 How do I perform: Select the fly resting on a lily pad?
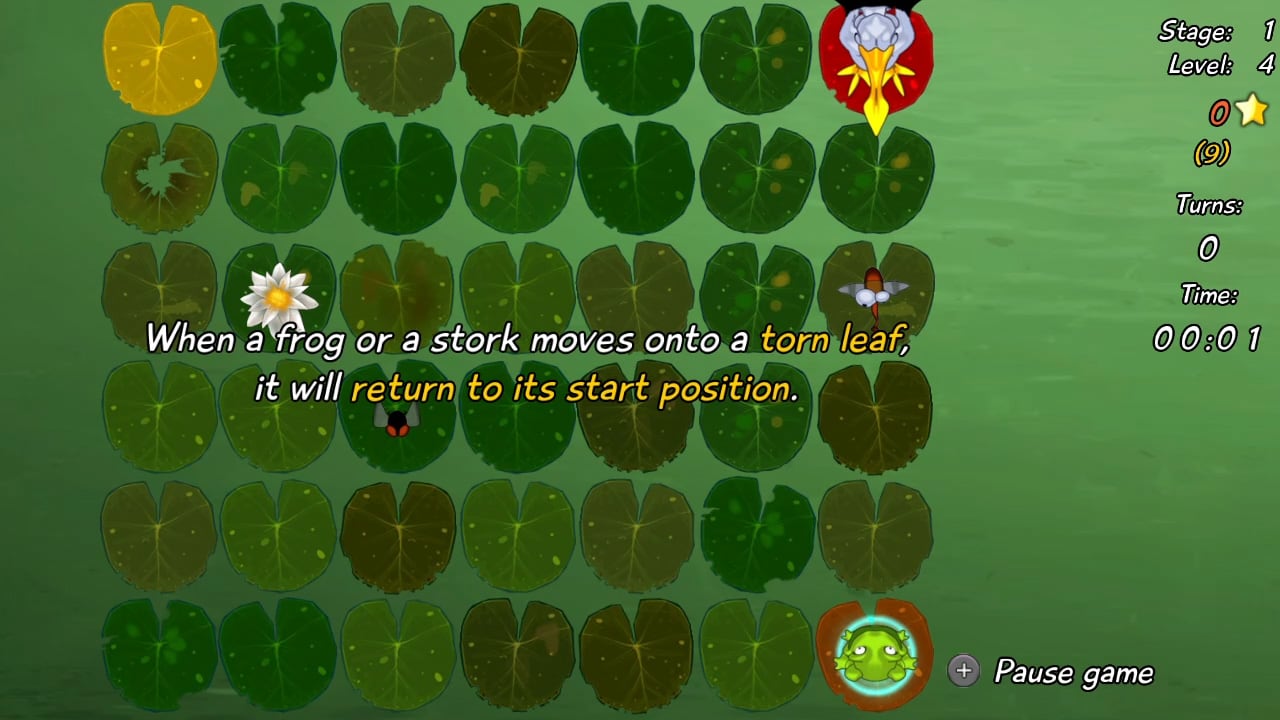tap(395, 420)
